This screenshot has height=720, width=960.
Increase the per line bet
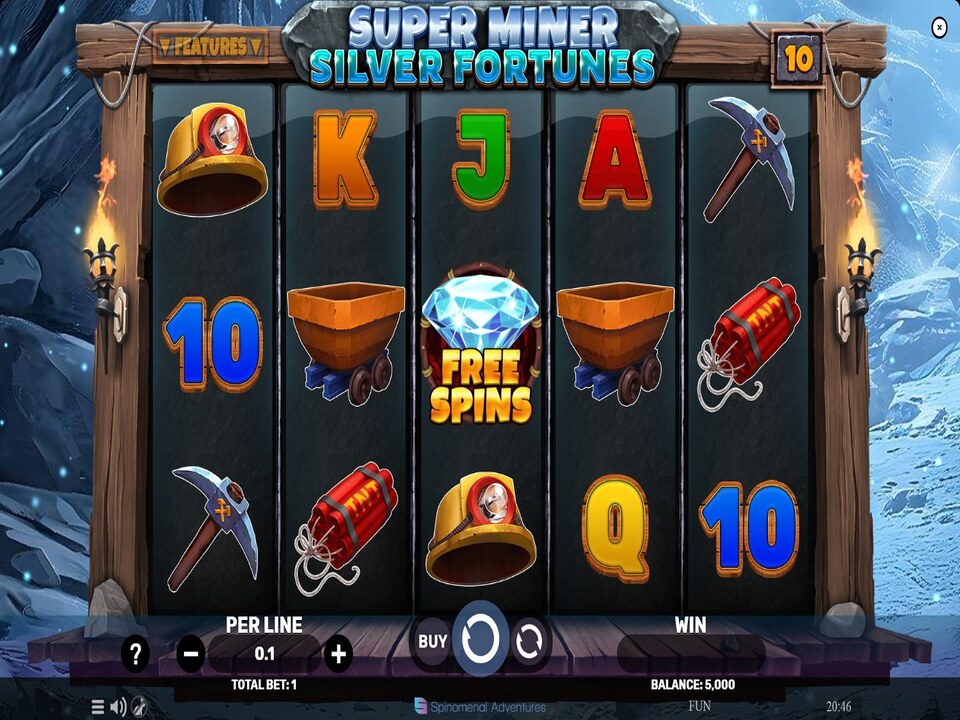[339, 655]
